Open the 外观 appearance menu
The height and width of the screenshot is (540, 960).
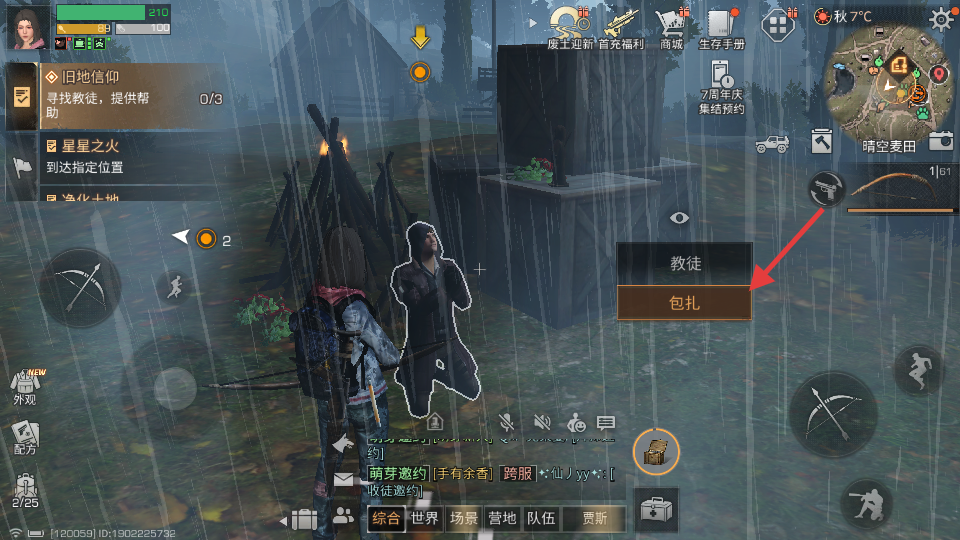tap(24, 386)
